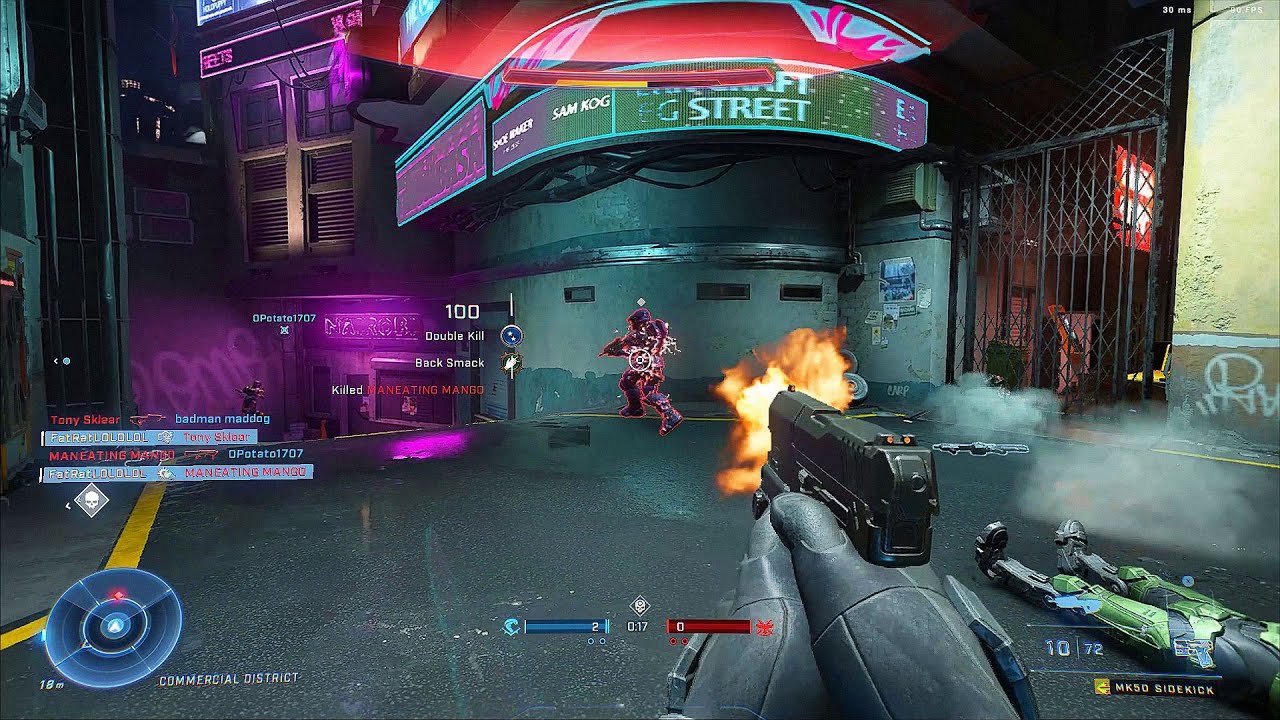Select the skull icon above the radar

pyautogui.click(x=91, y=500)
